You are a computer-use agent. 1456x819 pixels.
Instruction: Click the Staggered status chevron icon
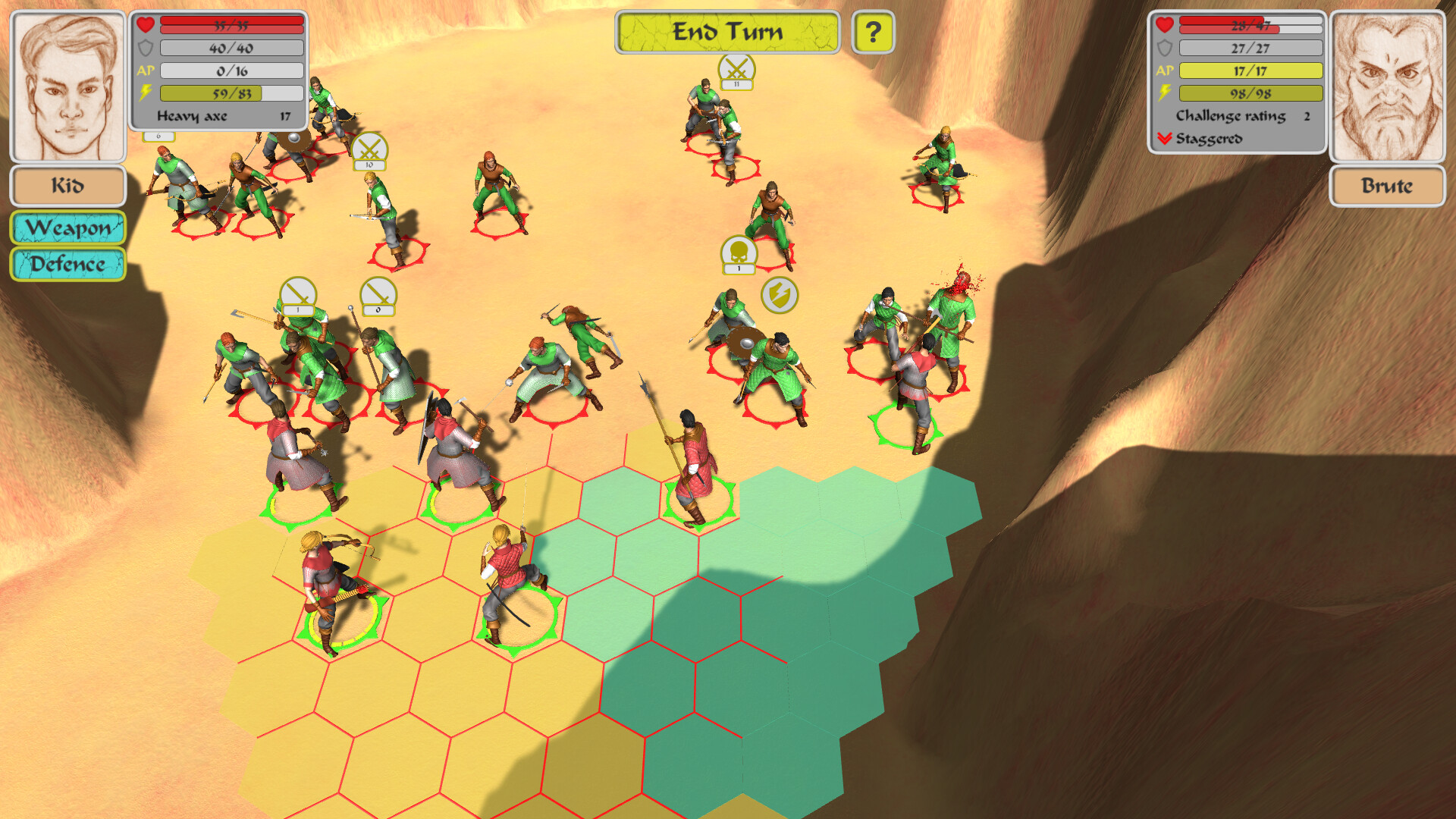[x=1166, y=139]
